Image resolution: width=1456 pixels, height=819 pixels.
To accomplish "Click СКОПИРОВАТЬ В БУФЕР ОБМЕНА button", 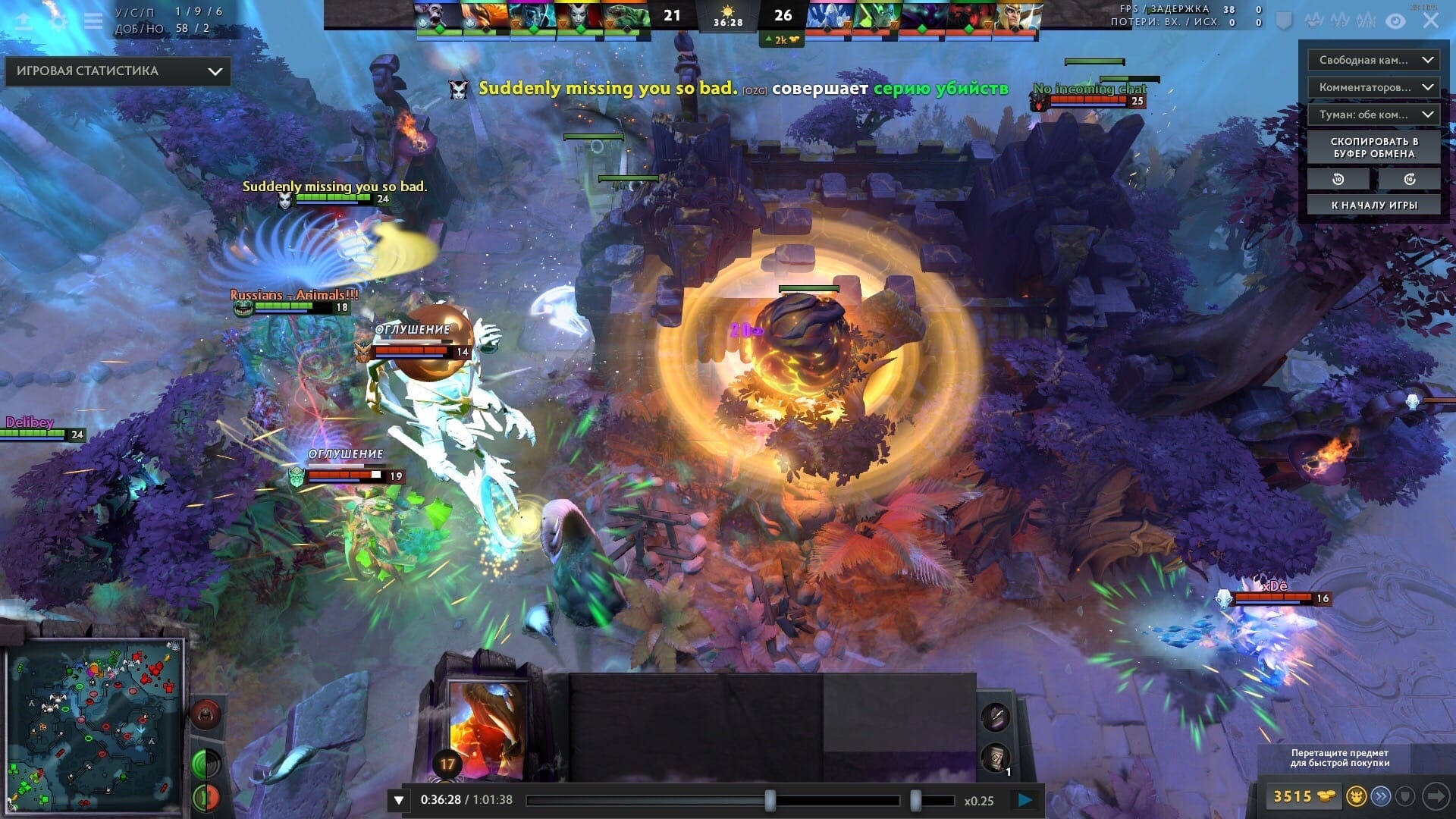I will point(1373,147).
